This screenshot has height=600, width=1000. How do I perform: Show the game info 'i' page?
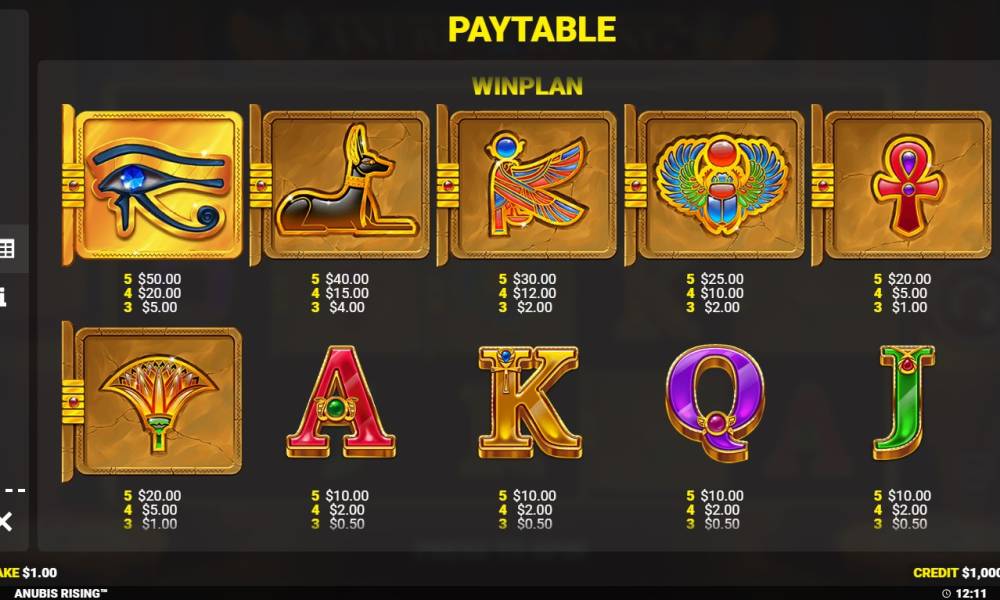[x=3, y=297]
